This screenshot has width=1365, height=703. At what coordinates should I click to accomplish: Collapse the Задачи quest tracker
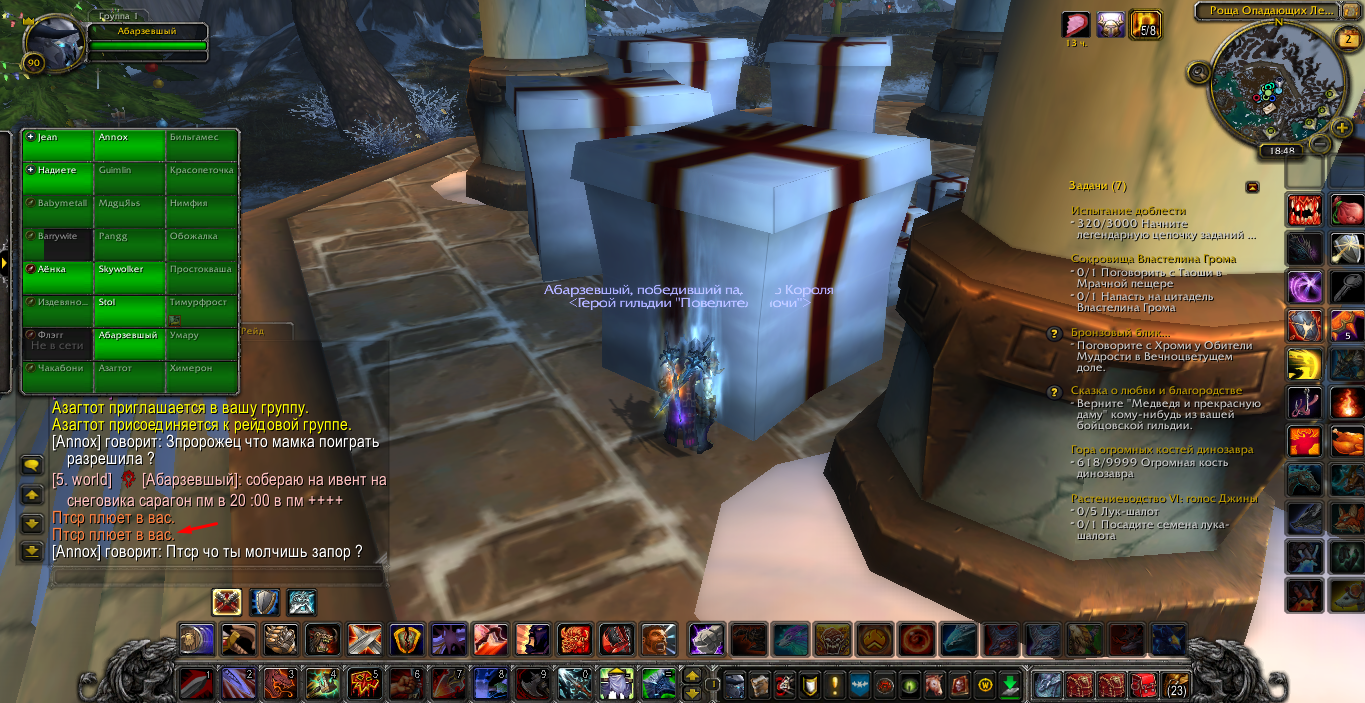tap(1252, 187)
